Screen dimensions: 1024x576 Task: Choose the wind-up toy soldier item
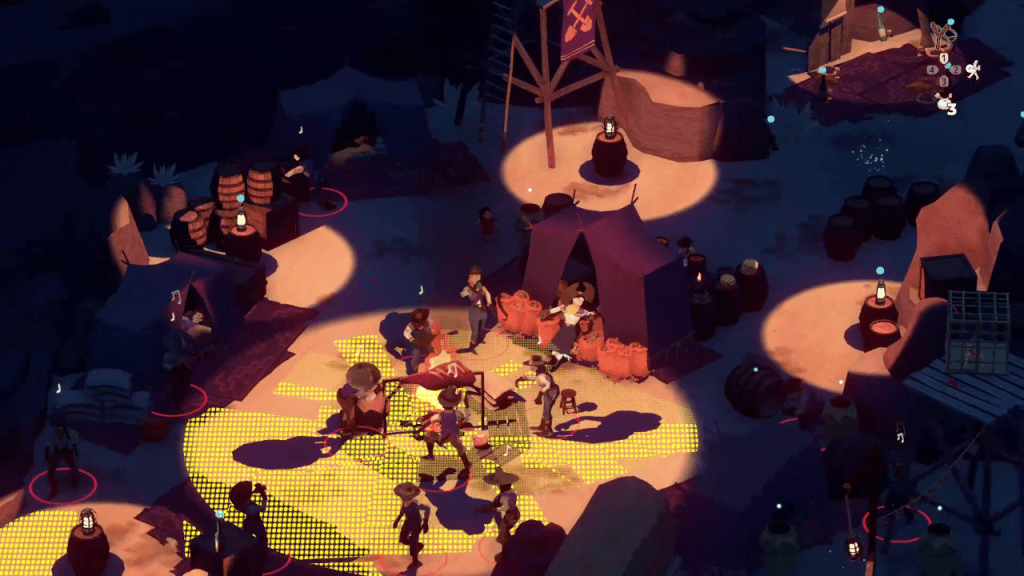972,69
